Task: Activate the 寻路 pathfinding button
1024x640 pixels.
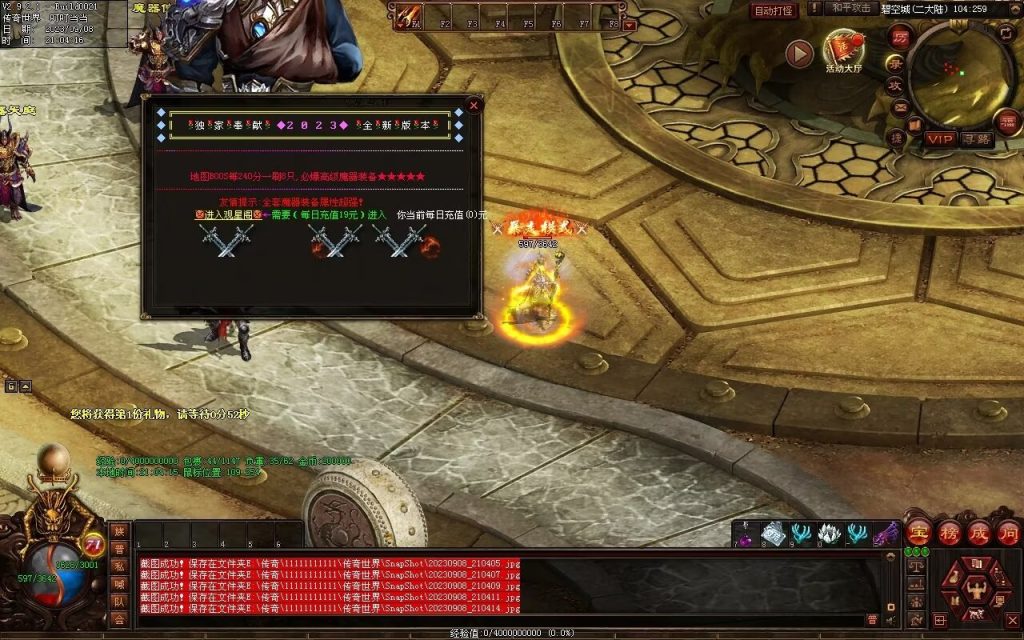Action: [x=977, y=139]
